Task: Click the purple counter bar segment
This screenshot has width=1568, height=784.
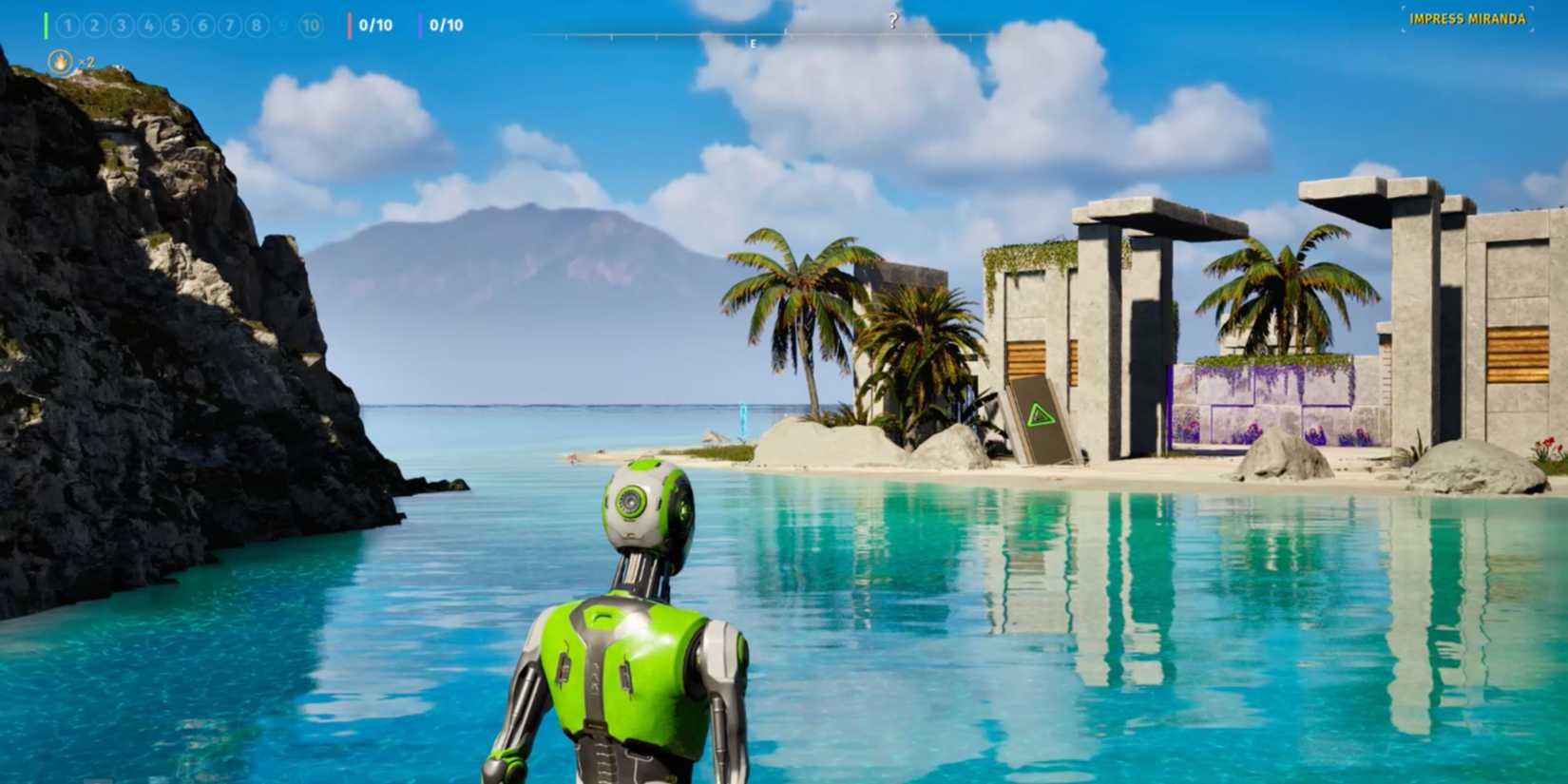Action: tap(421, 26)
